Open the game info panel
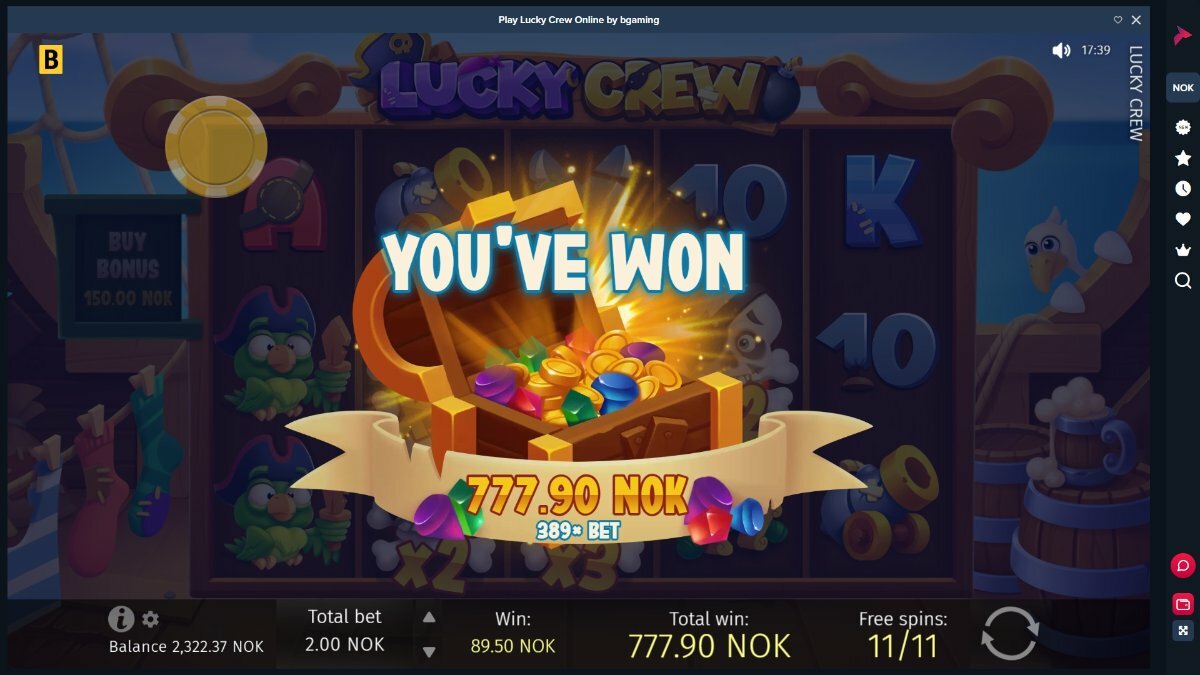 [x=121, y=619]
